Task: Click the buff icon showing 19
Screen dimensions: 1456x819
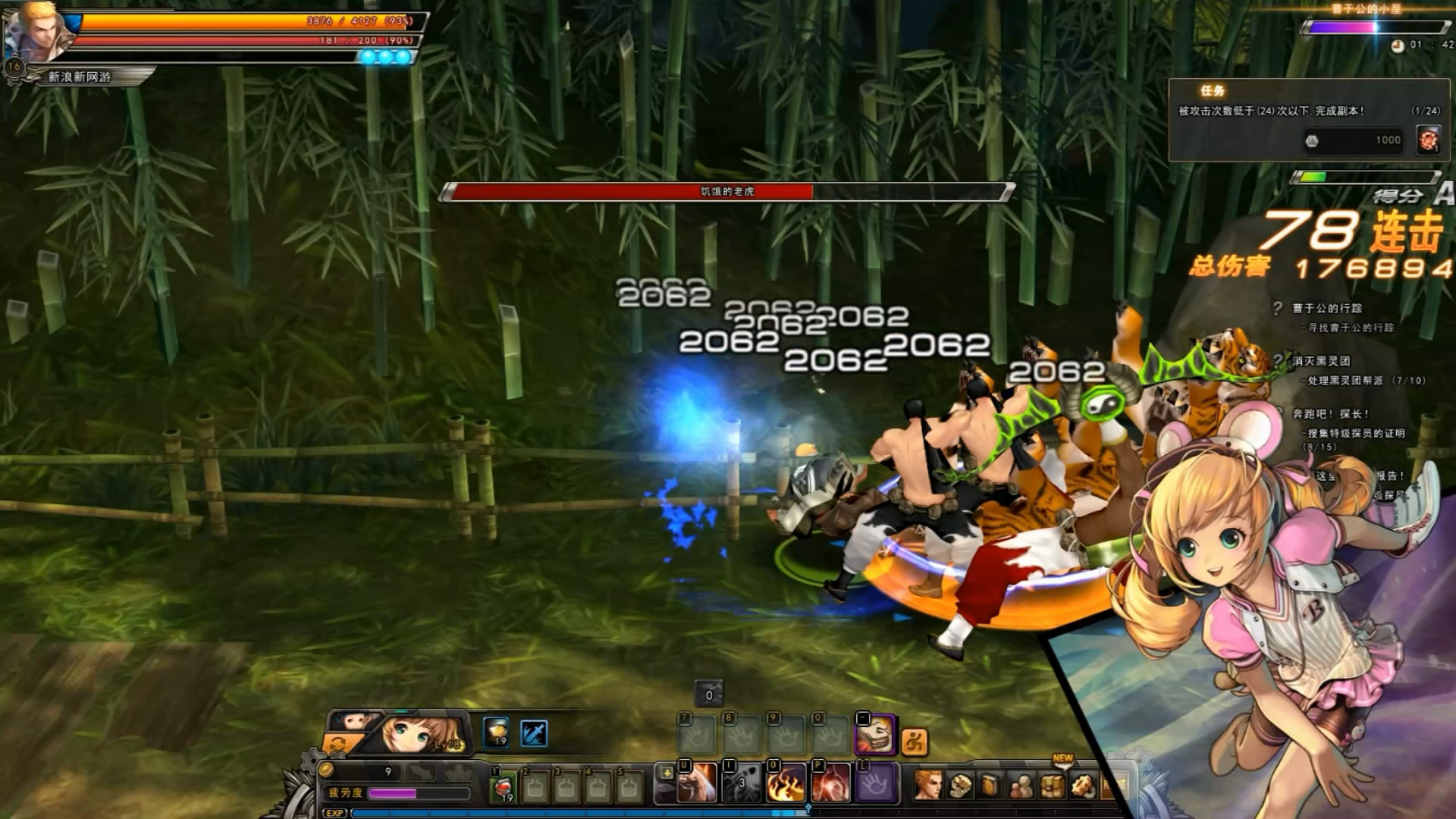Action: 496,733
